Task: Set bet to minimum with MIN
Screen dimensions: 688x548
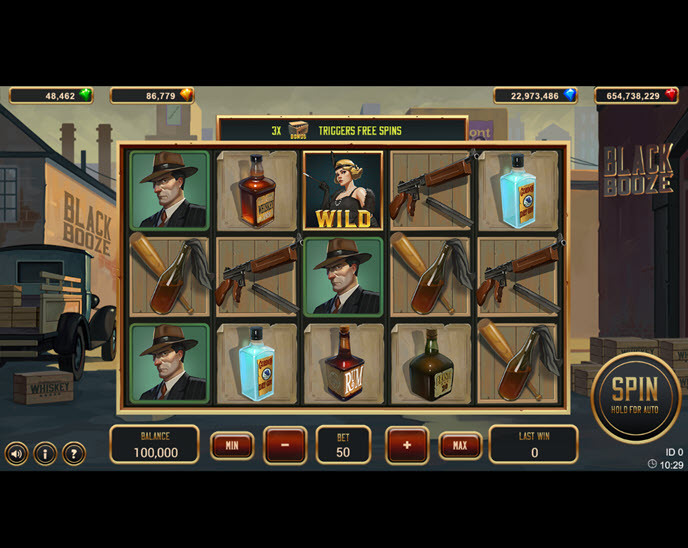Action: tap(232, 445)
